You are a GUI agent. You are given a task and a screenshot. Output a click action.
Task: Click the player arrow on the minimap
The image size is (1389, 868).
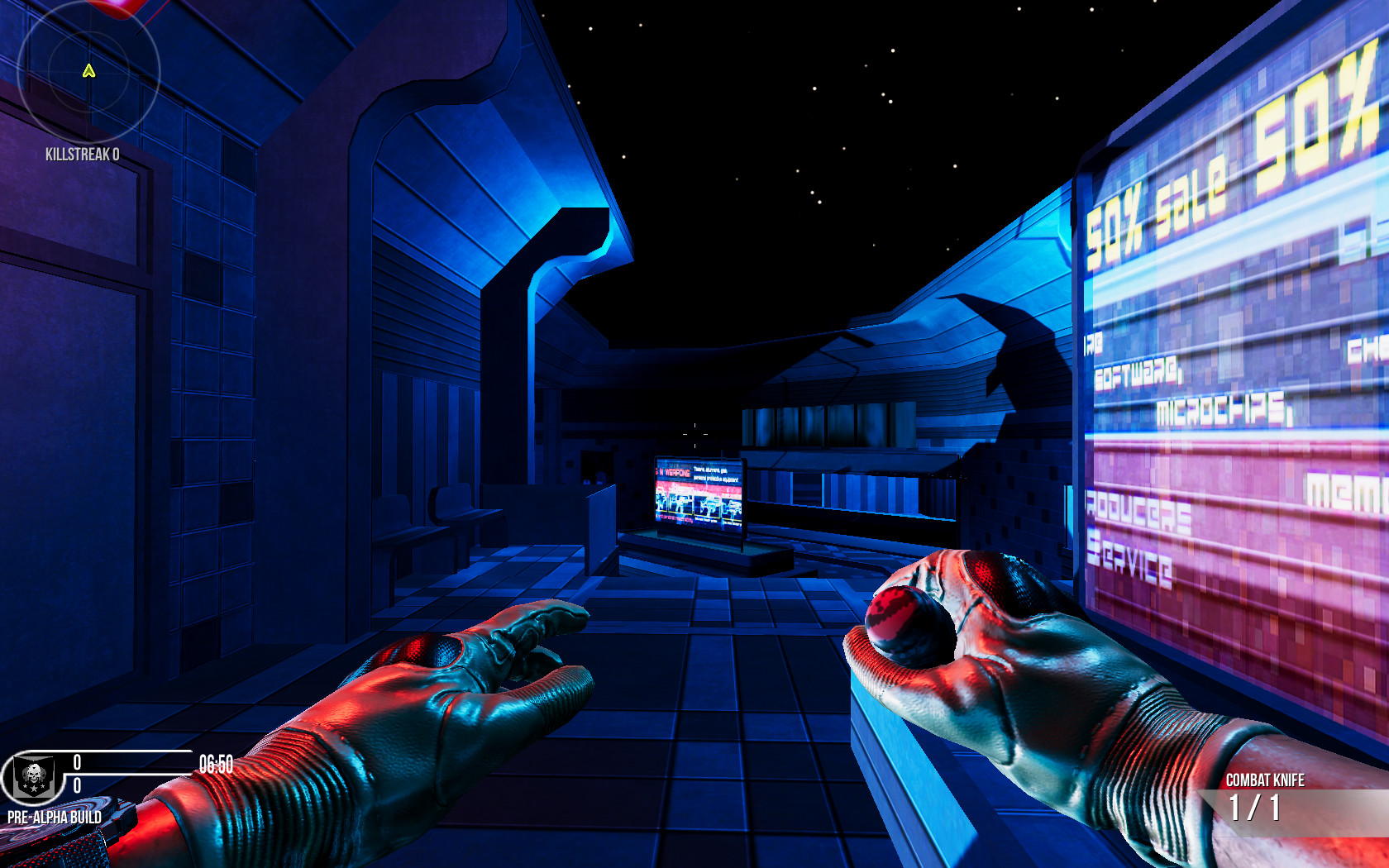click(x=88, y=71)
